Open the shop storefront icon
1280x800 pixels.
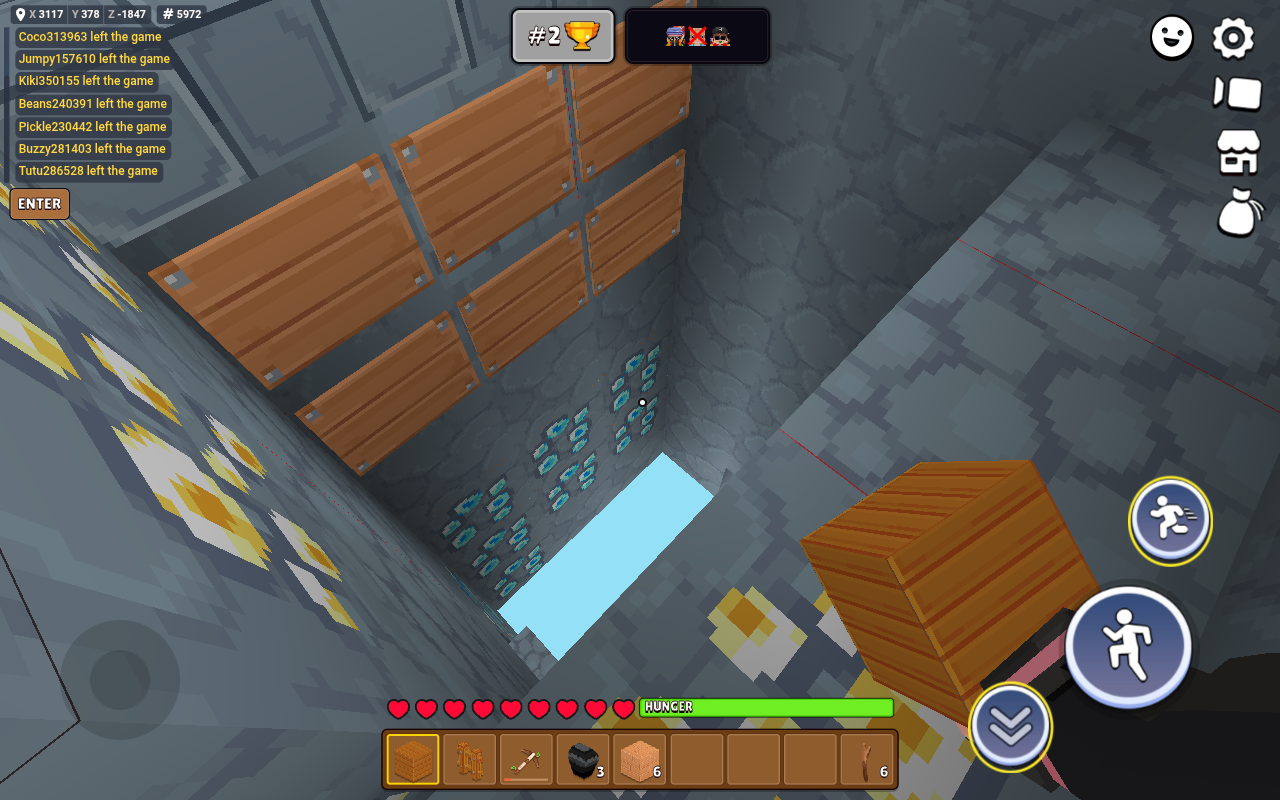1238,153
